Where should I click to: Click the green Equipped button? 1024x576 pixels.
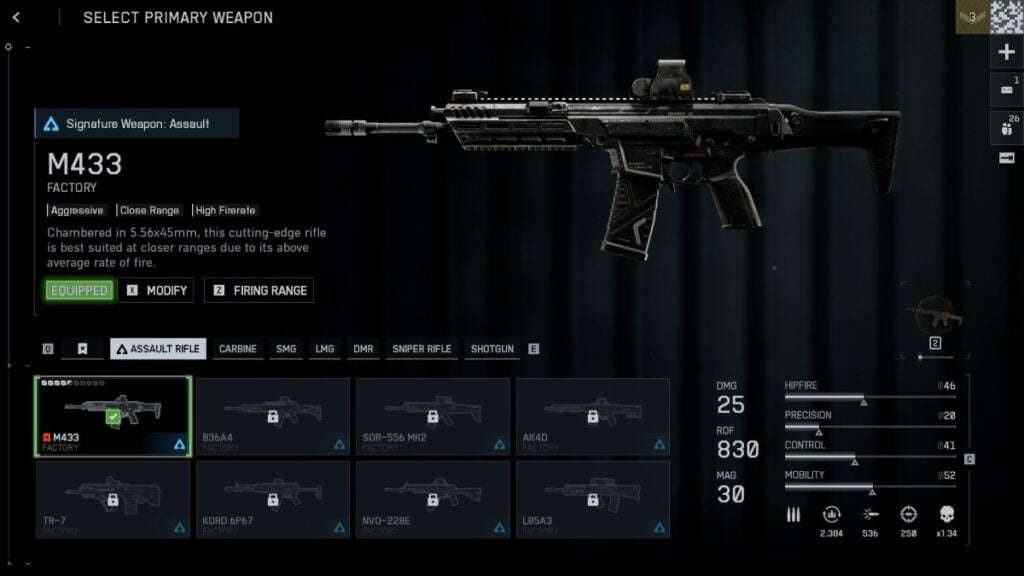[79, 290]
